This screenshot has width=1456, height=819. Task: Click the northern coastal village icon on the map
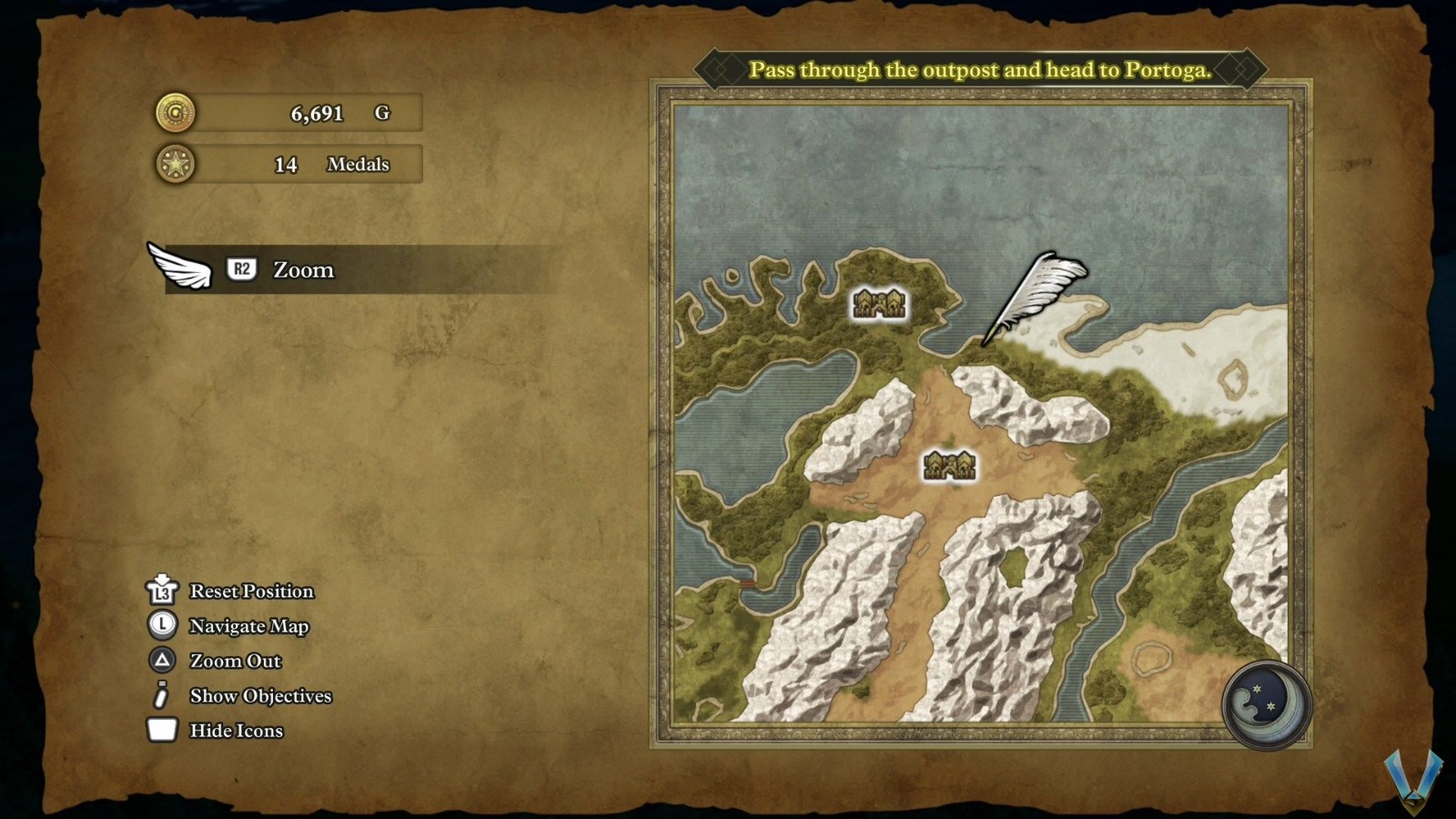pyautogui.click(x=878, y=303)
